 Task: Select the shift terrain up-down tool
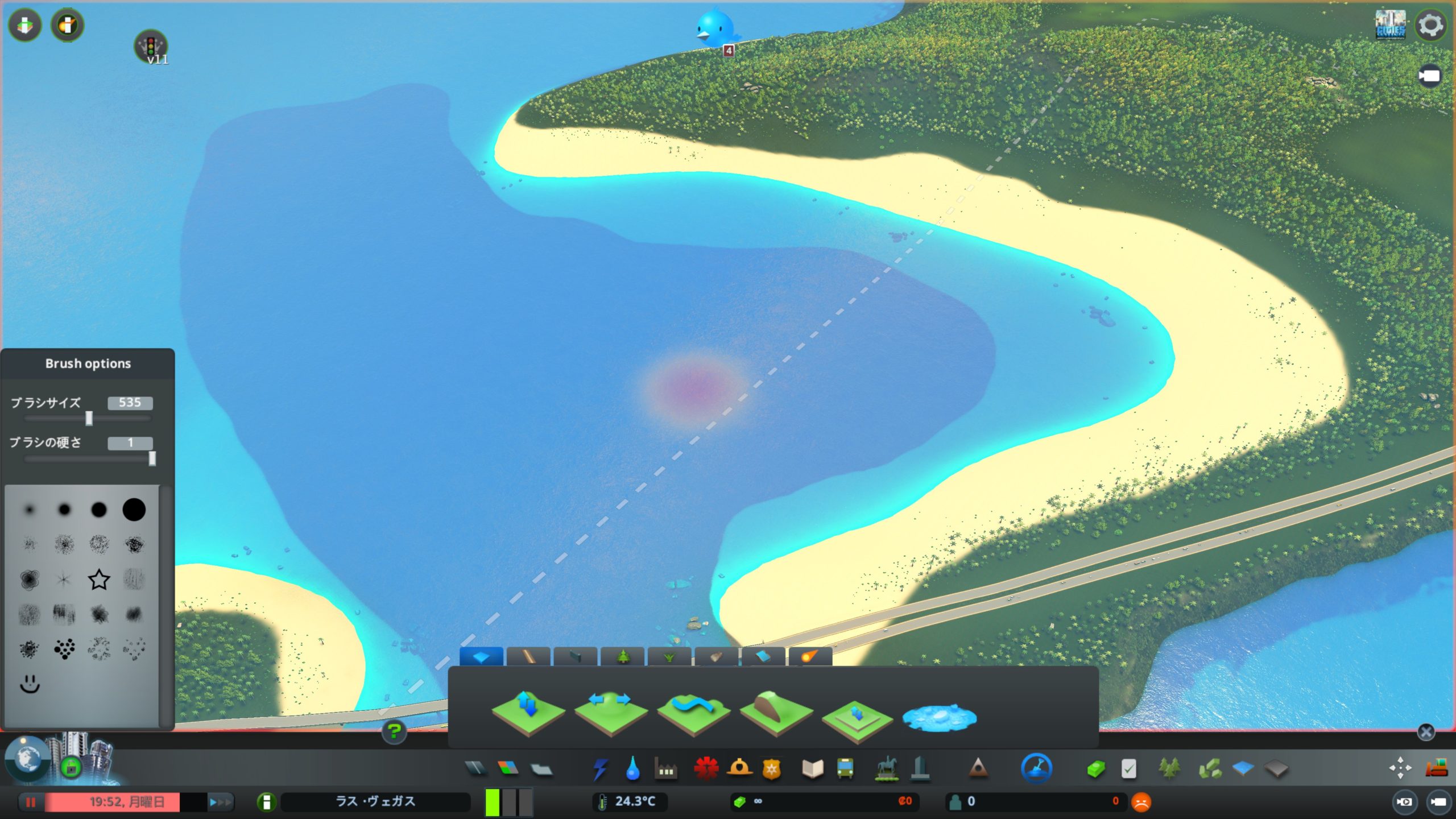(528, 713)
